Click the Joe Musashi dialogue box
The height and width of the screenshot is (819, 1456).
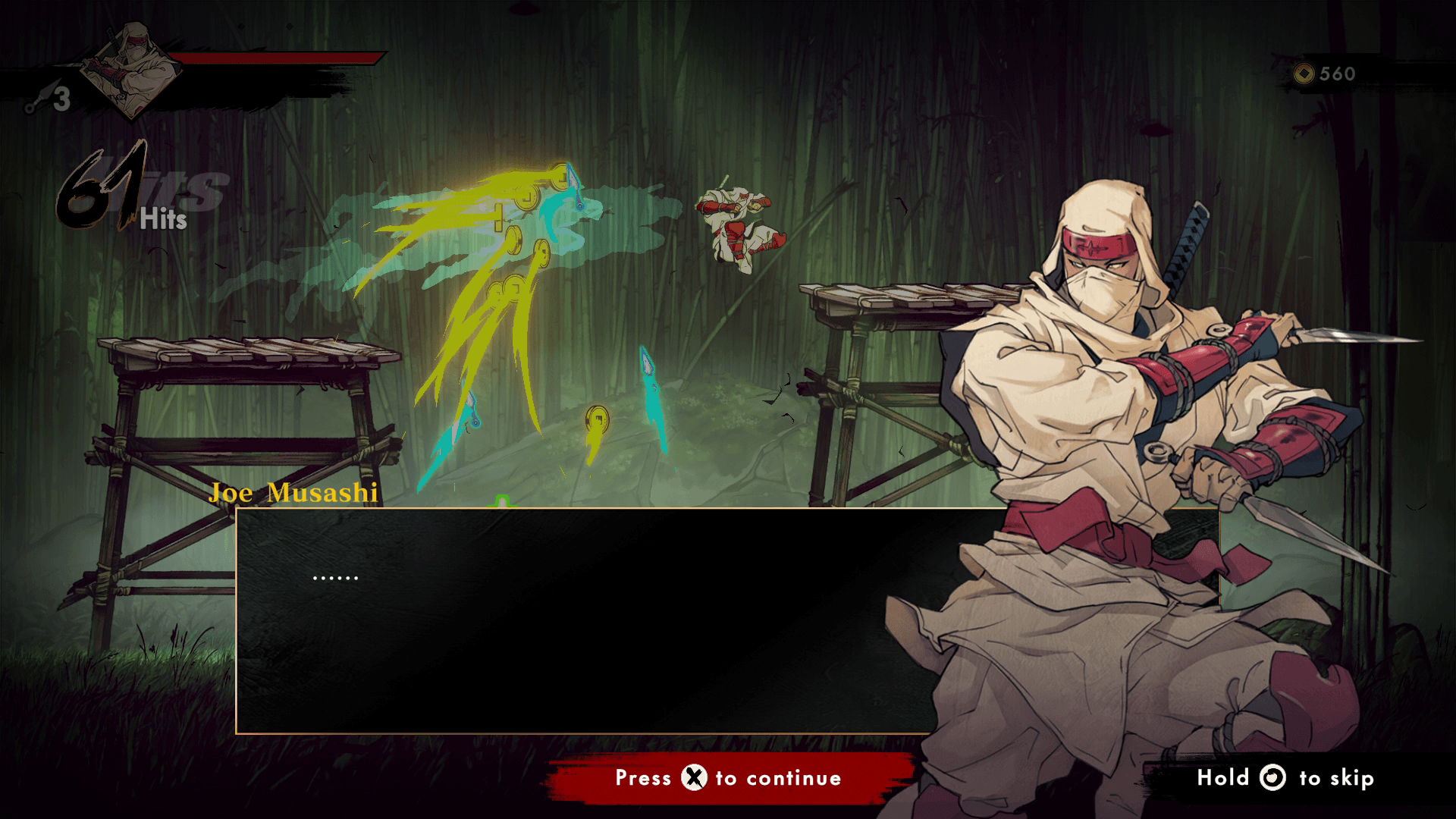coord(576,620)
